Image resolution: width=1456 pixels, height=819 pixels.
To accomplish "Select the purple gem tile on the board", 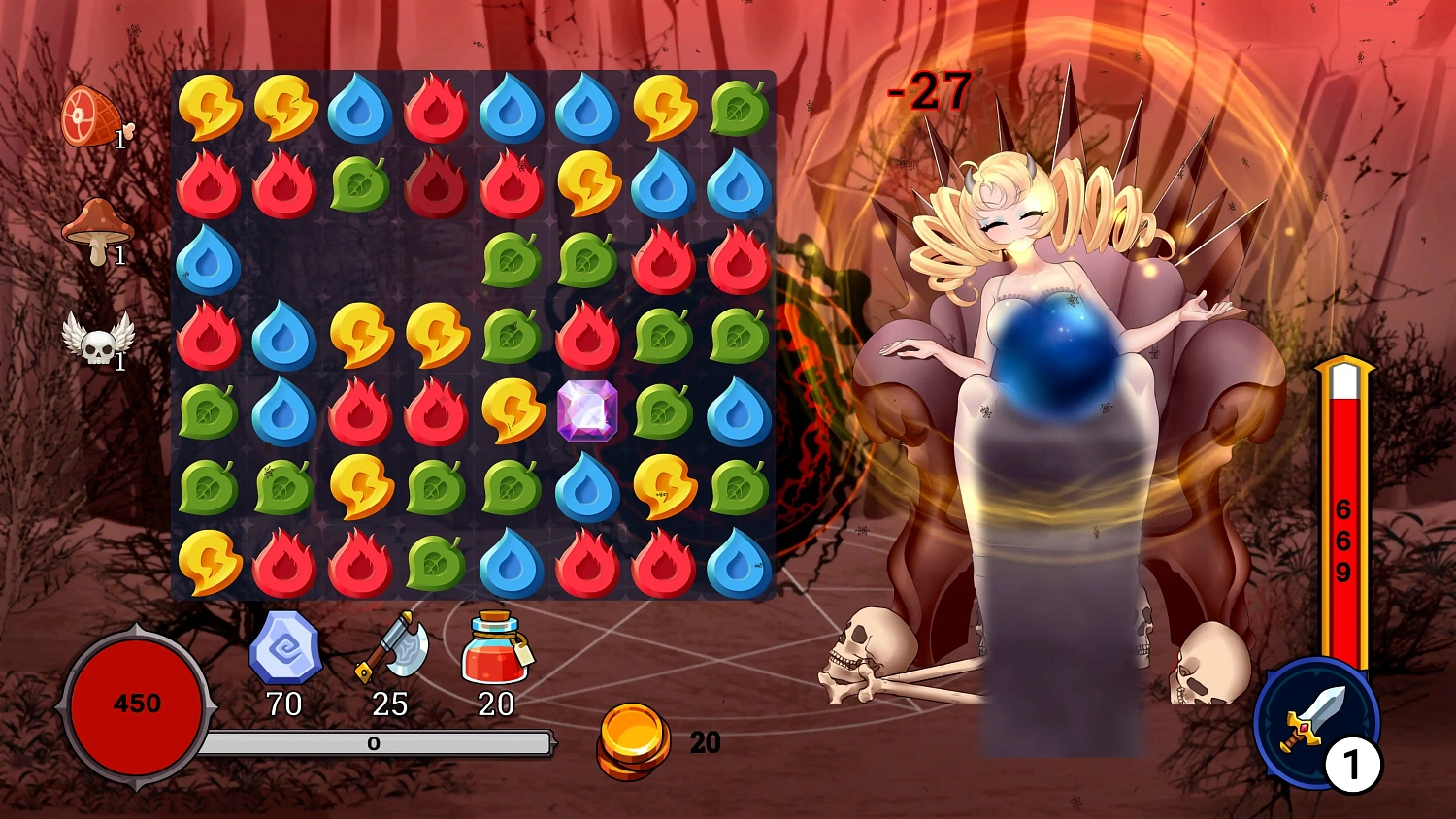I will coord(587,411).
